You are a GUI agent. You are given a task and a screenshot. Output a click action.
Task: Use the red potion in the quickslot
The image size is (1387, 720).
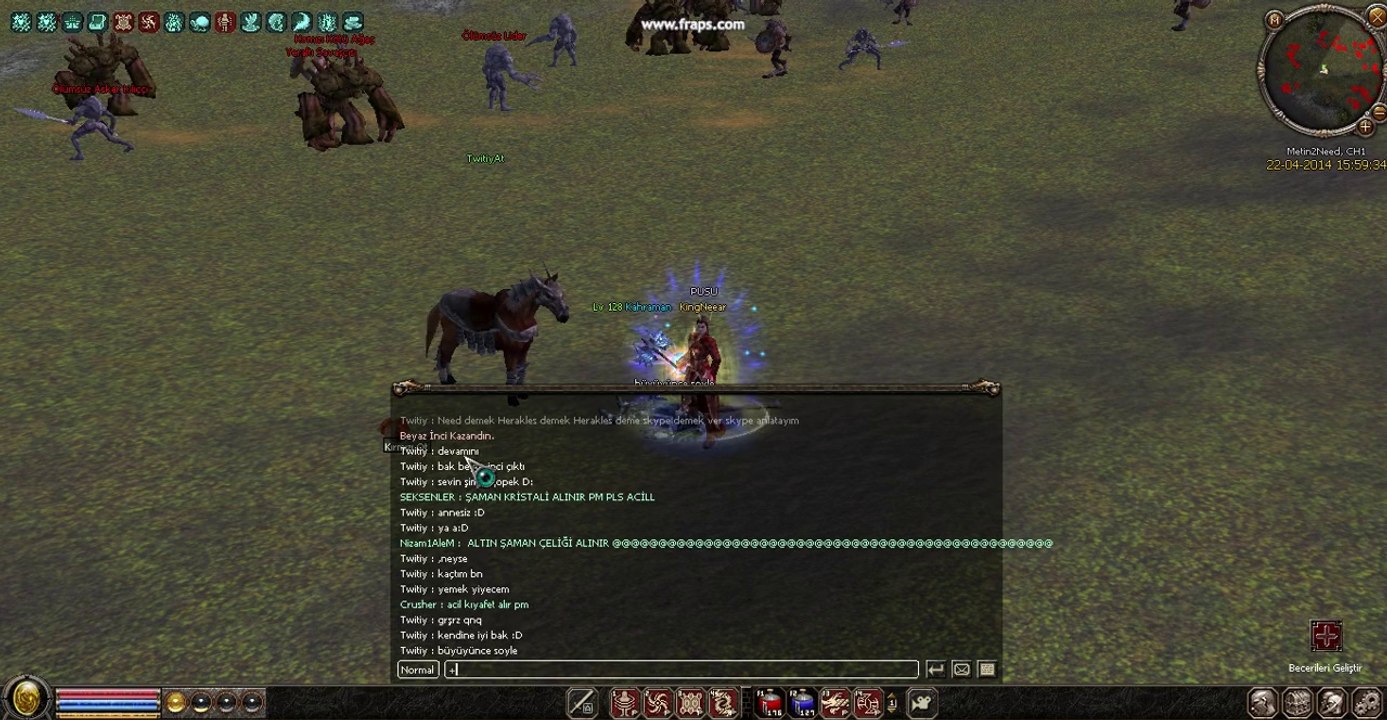770,703
